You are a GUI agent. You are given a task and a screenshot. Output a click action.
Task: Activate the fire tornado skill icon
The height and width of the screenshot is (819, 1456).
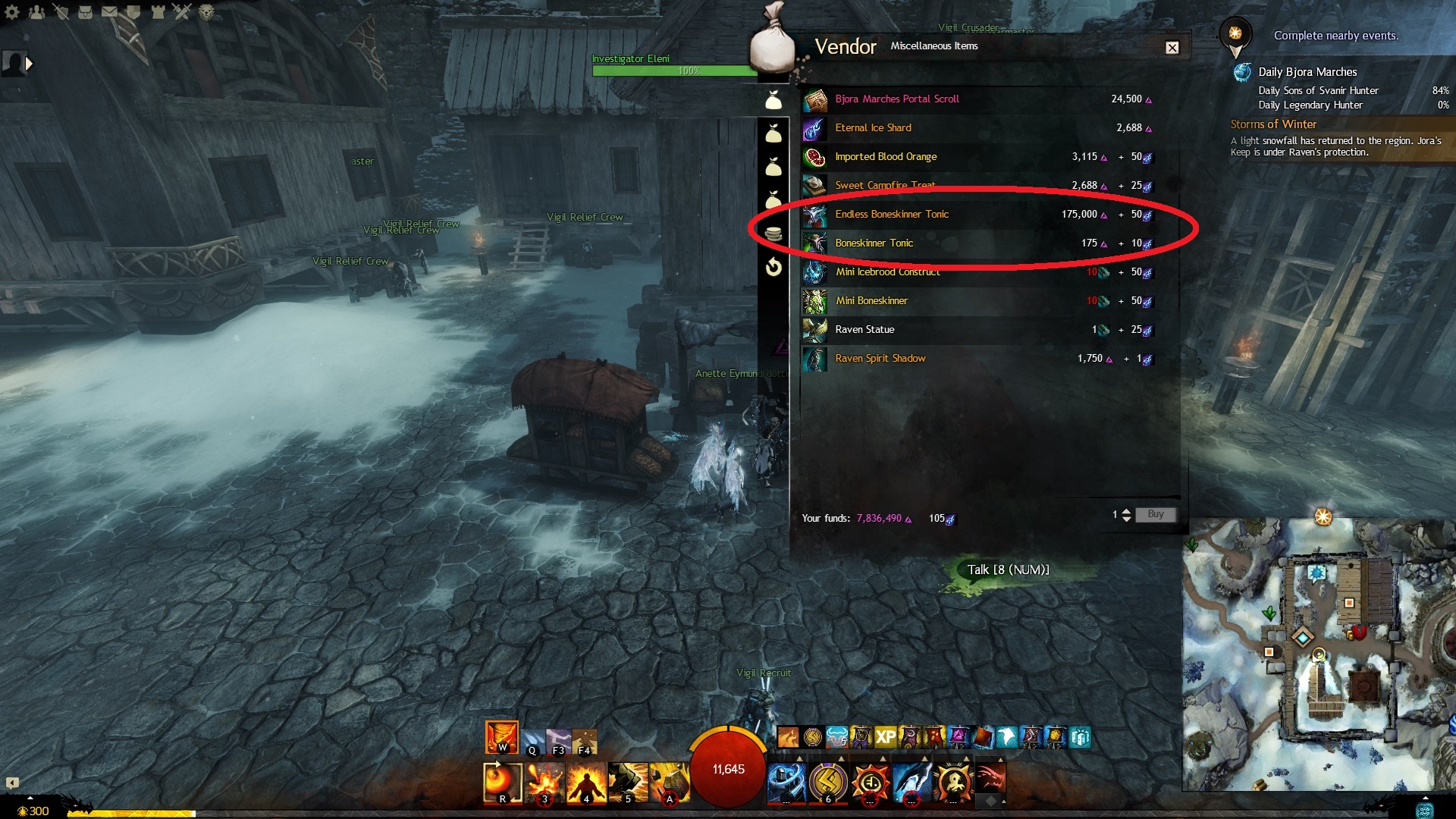501,736
